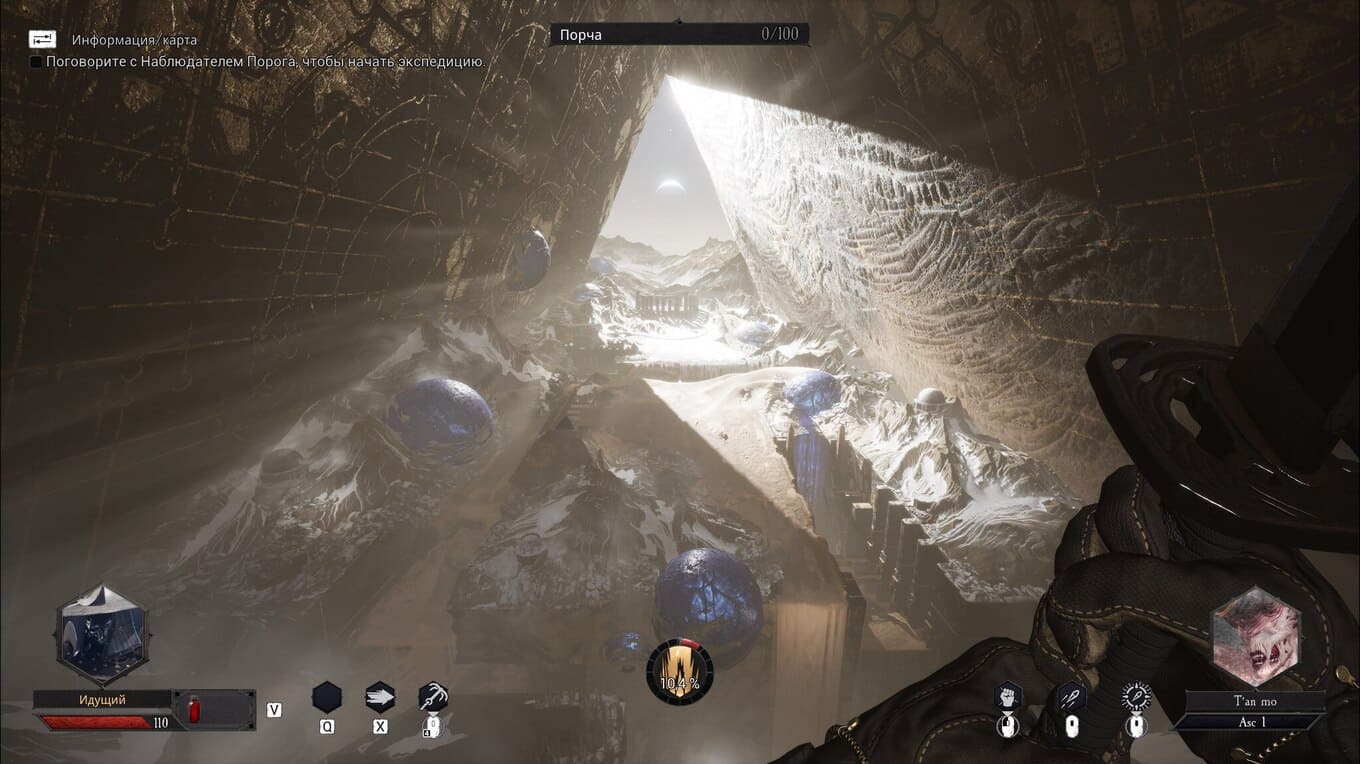Activate the empty hexagon ability slot
Image resolution: width=1360 pixels, height=764 pixels.
pyautogui.click(x=327, y=697)
